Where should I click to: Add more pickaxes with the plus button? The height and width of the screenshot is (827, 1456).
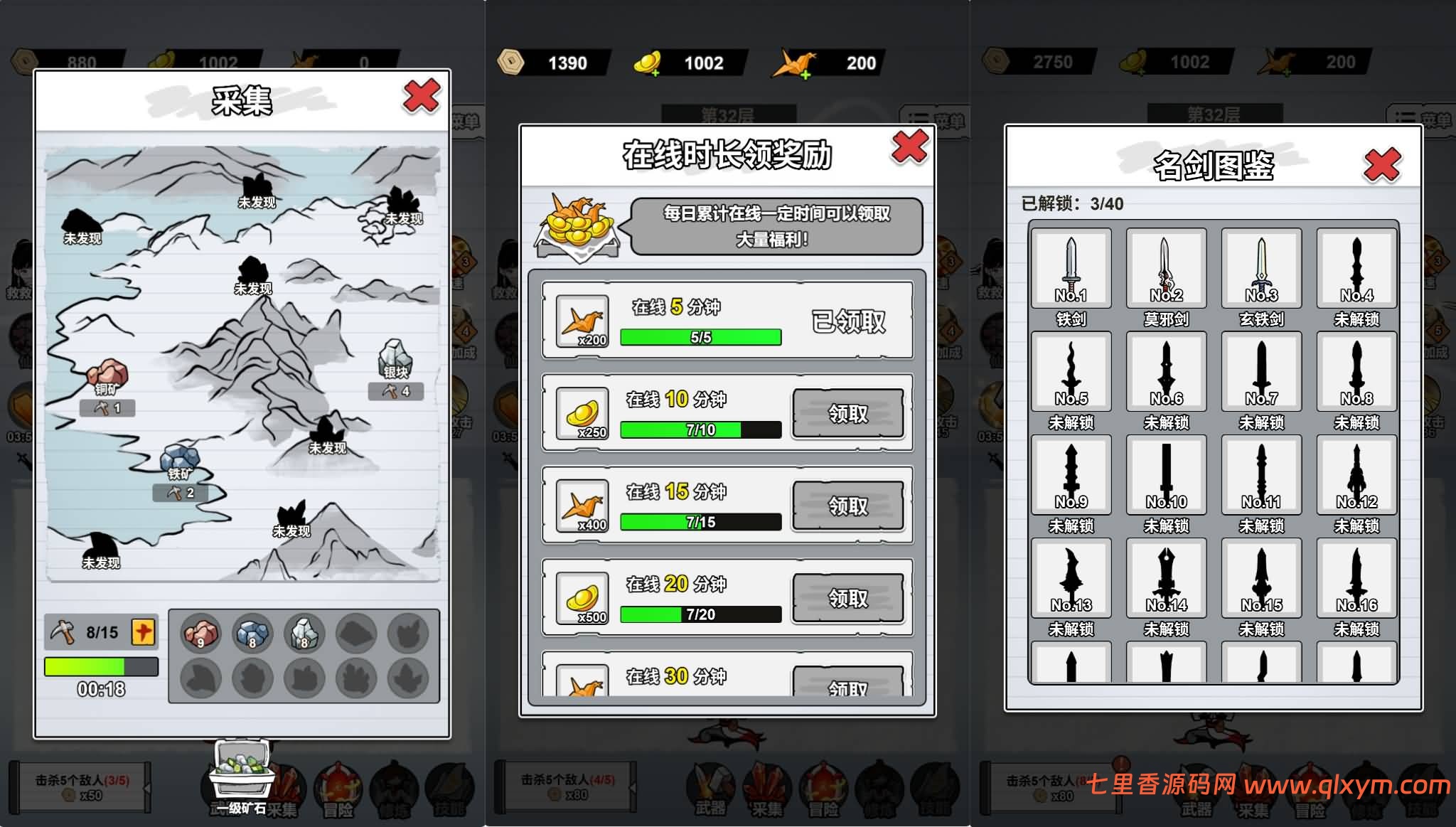(144, 632)
